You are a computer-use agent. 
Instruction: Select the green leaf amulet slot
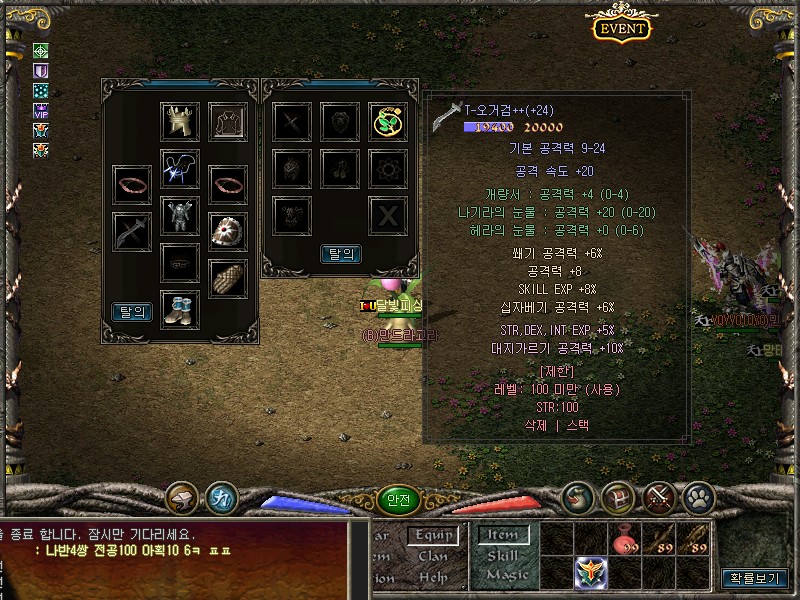click(387, 121)
